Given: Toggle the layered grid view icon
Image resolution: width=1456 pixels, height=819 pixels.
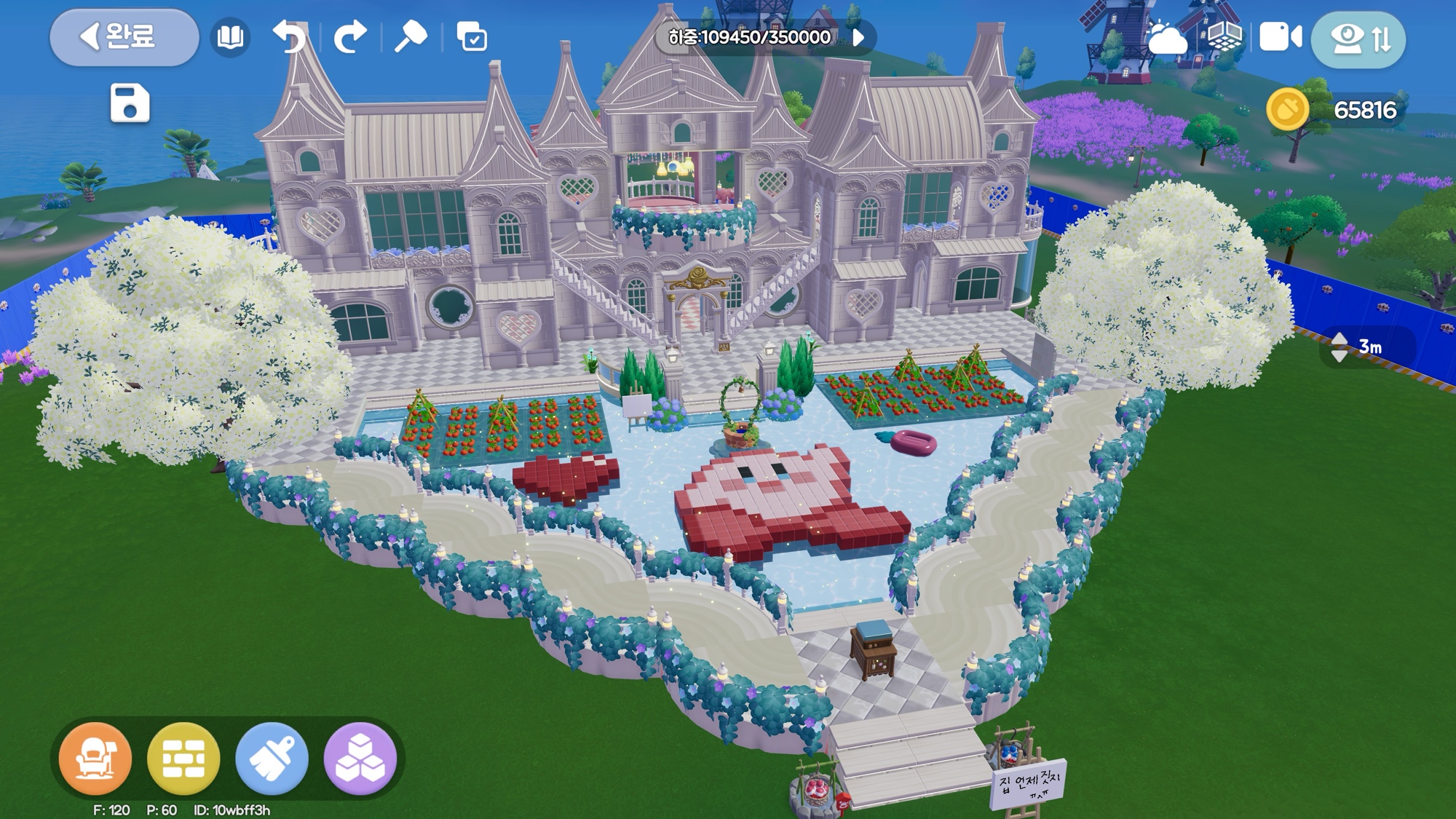Looking at the screenshot, I should point(1224,36).
